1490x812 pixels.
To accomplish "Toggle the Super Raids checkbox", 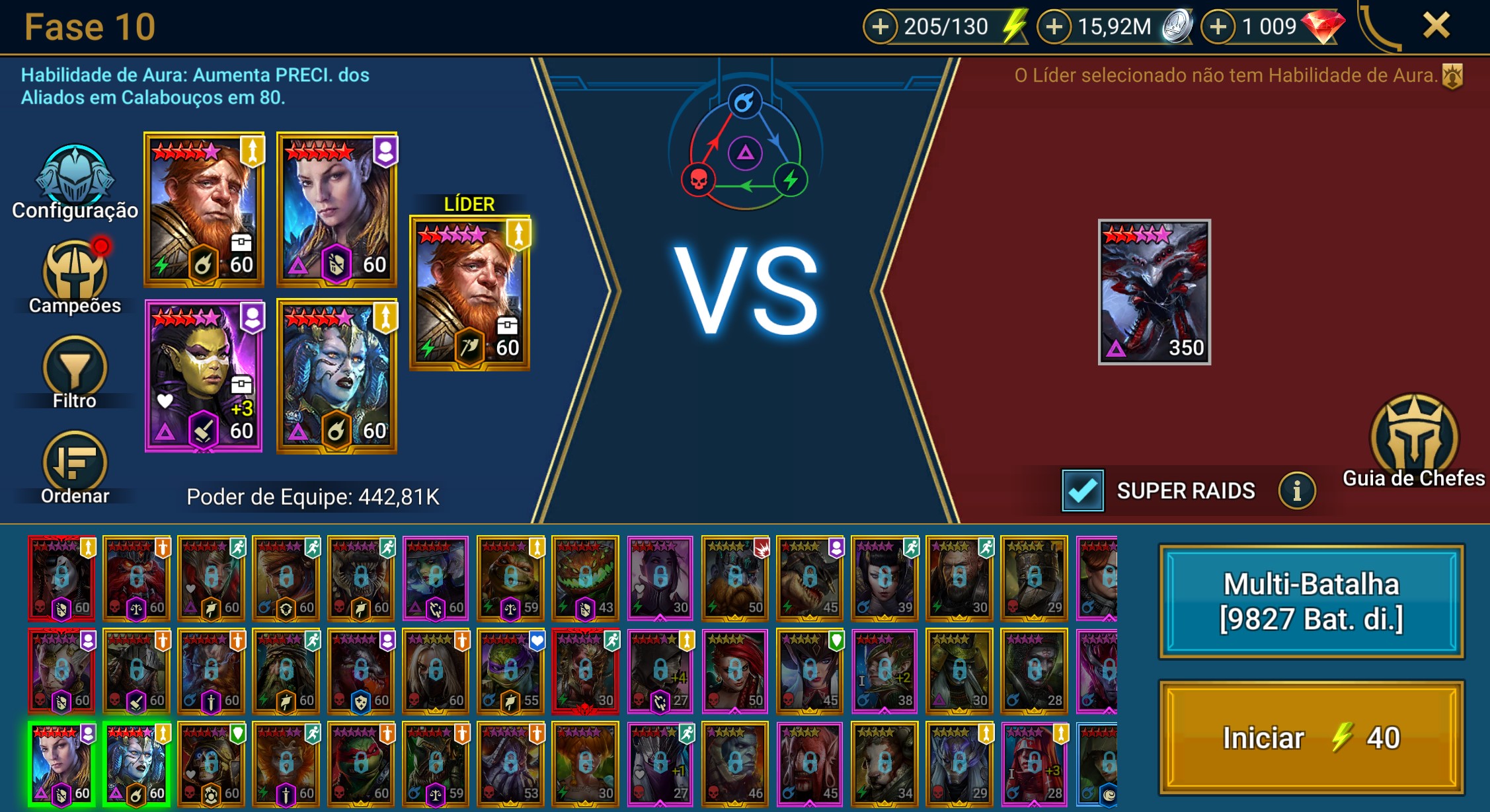I will pos(1082,491).
